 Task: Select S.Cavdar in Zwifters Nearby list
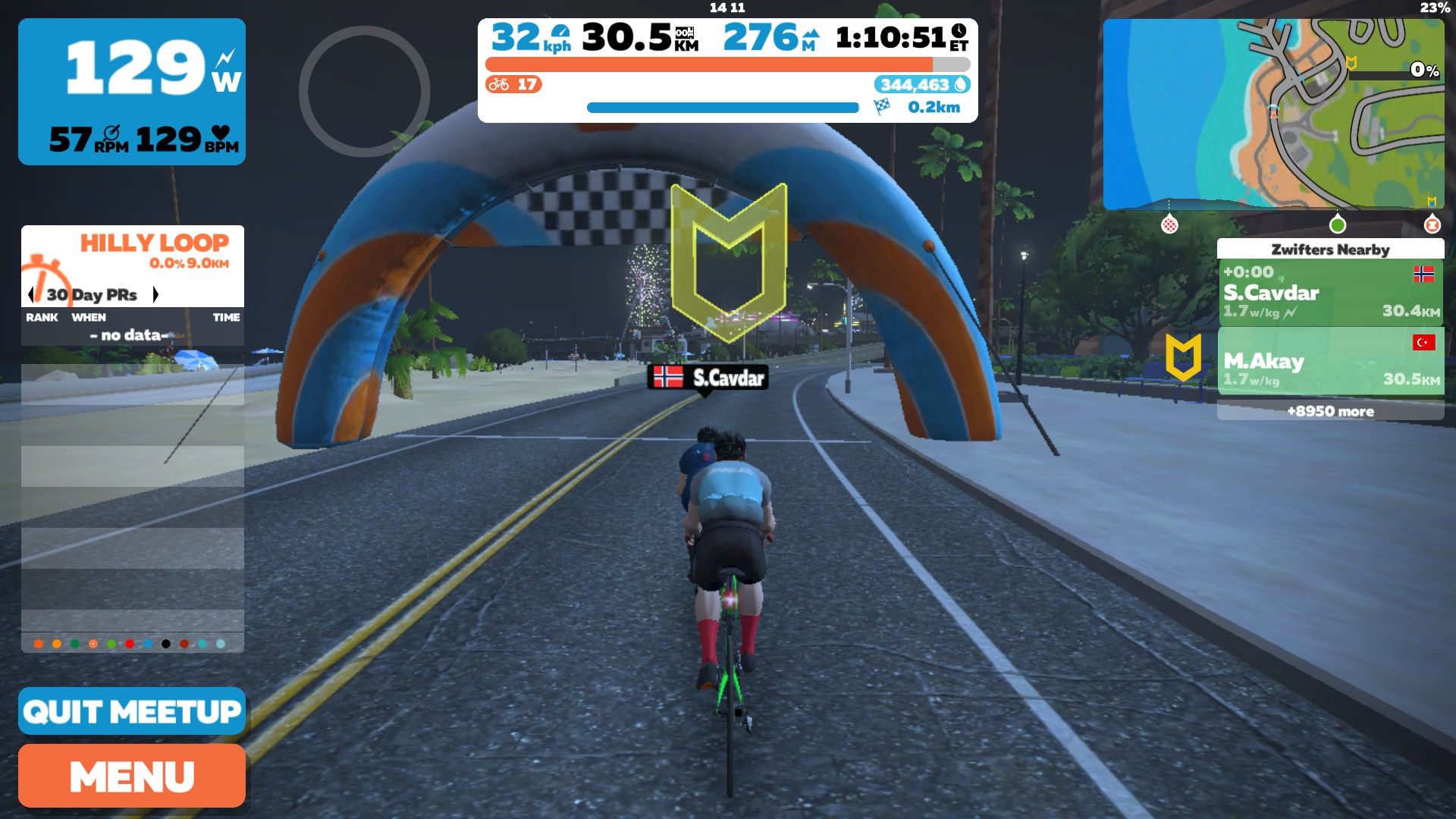click(x=1330, y=293)
